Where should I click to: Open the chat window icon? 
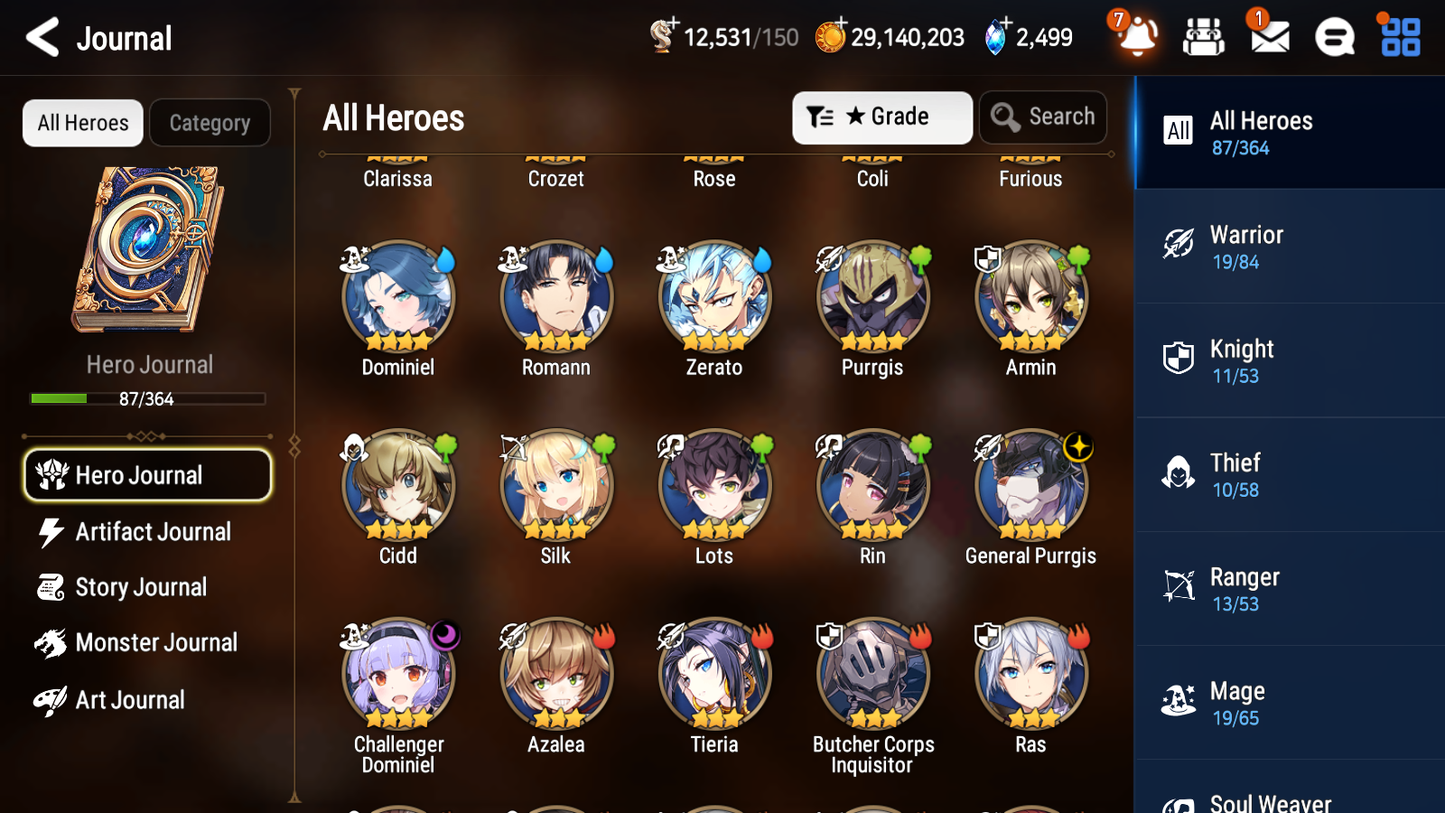pyautogui.click(x=1334, y=36)
